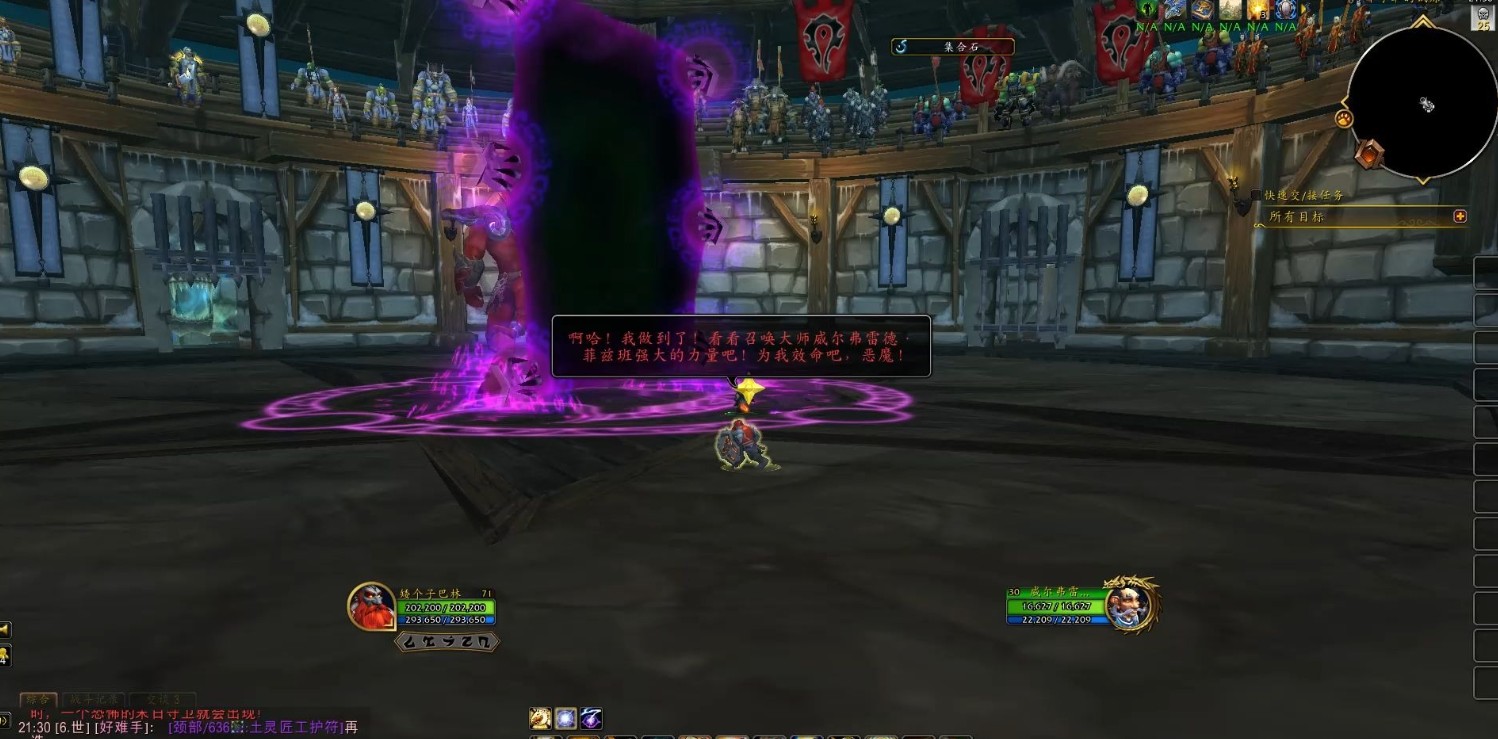
Task: Activate the glowing white orb ability
Action: tap(566, 718)
